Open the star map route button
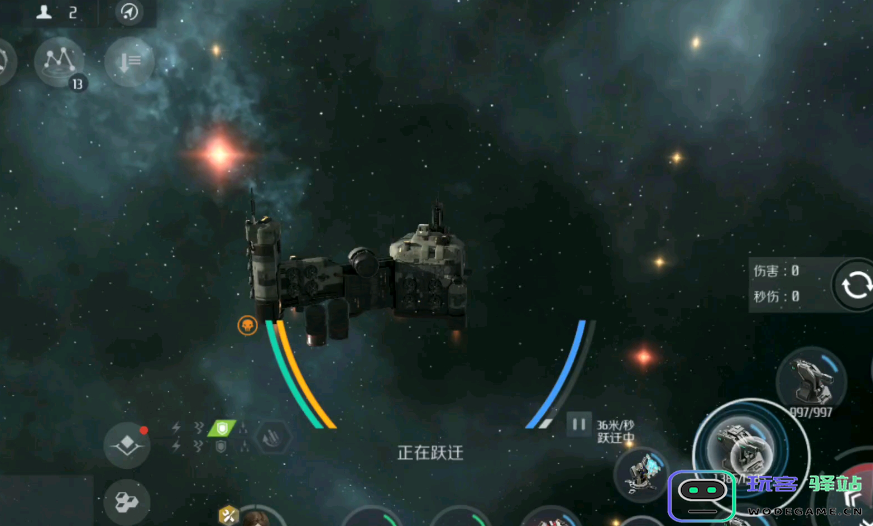873x526 pixels. tap(59, 62)
